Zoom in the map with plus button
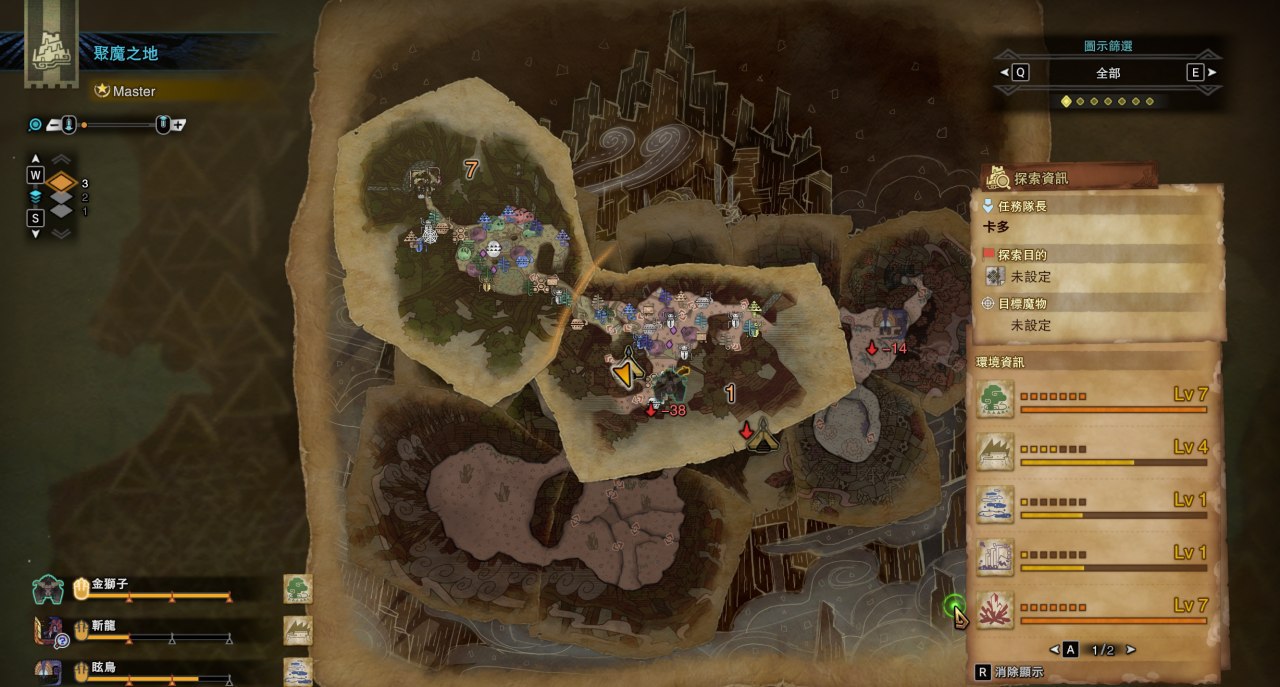Image resolution: width=1280 pixels, height=687 pixels. (178, 125)
